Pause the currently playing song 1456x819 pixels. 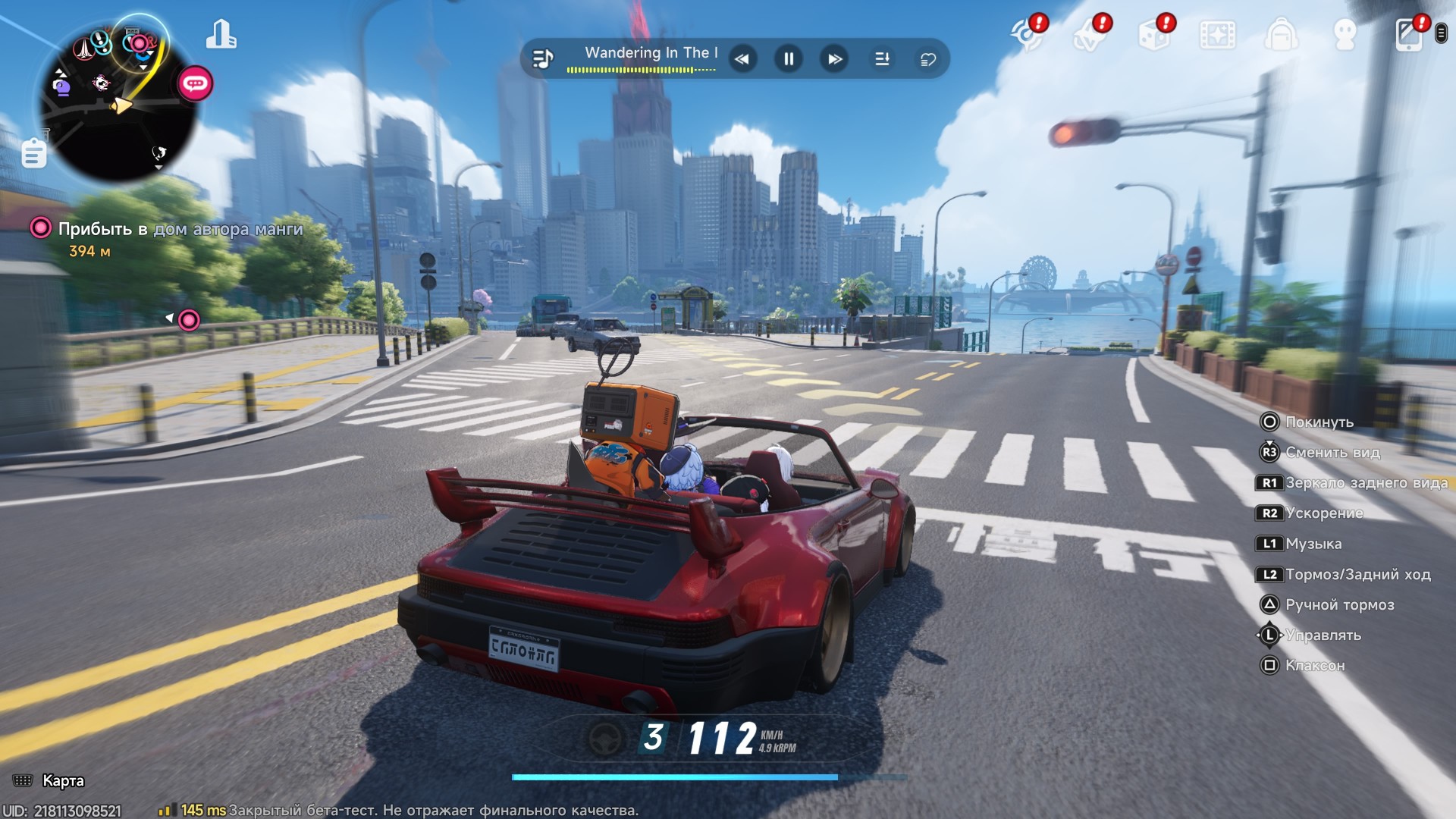pyautogui.click(x=789, y=59)
